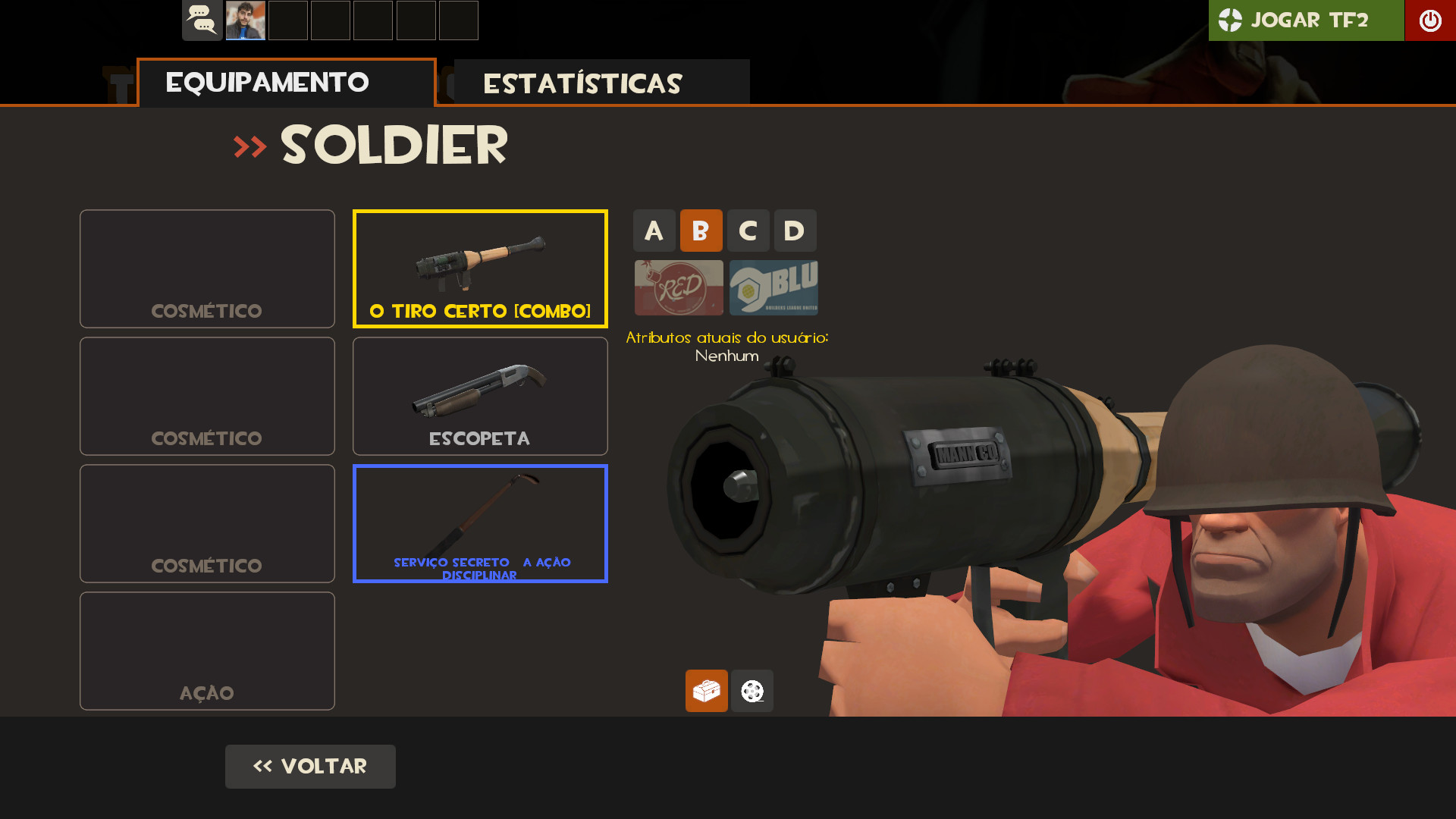The width and height of the screenshot is (1456, 819).
Task: Click the user avatar thumbnail at top
Action: pos(246,20)
